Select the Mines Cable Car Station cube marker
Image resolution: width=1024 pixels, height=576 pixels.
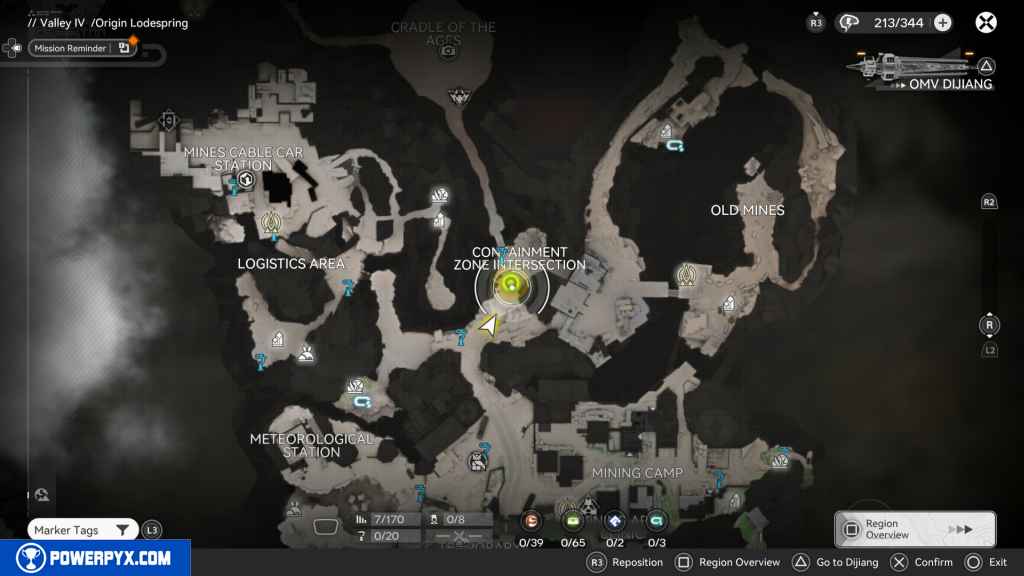tap(245, 180)
